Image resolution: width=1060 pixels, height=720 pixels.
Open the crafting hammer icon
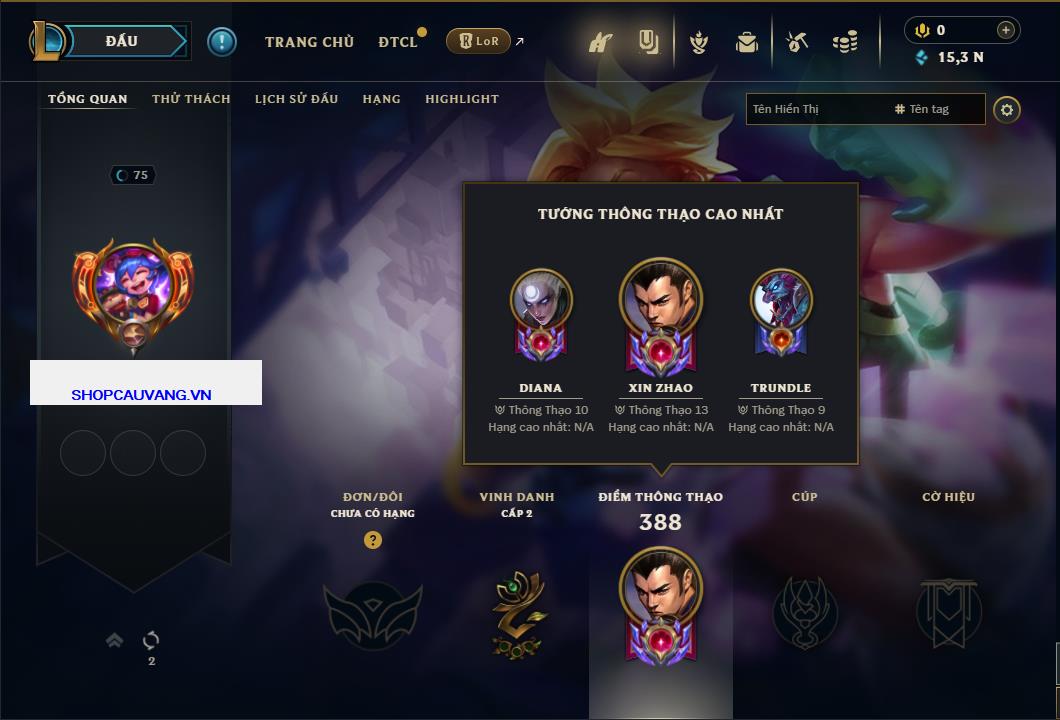pos(797,42)
